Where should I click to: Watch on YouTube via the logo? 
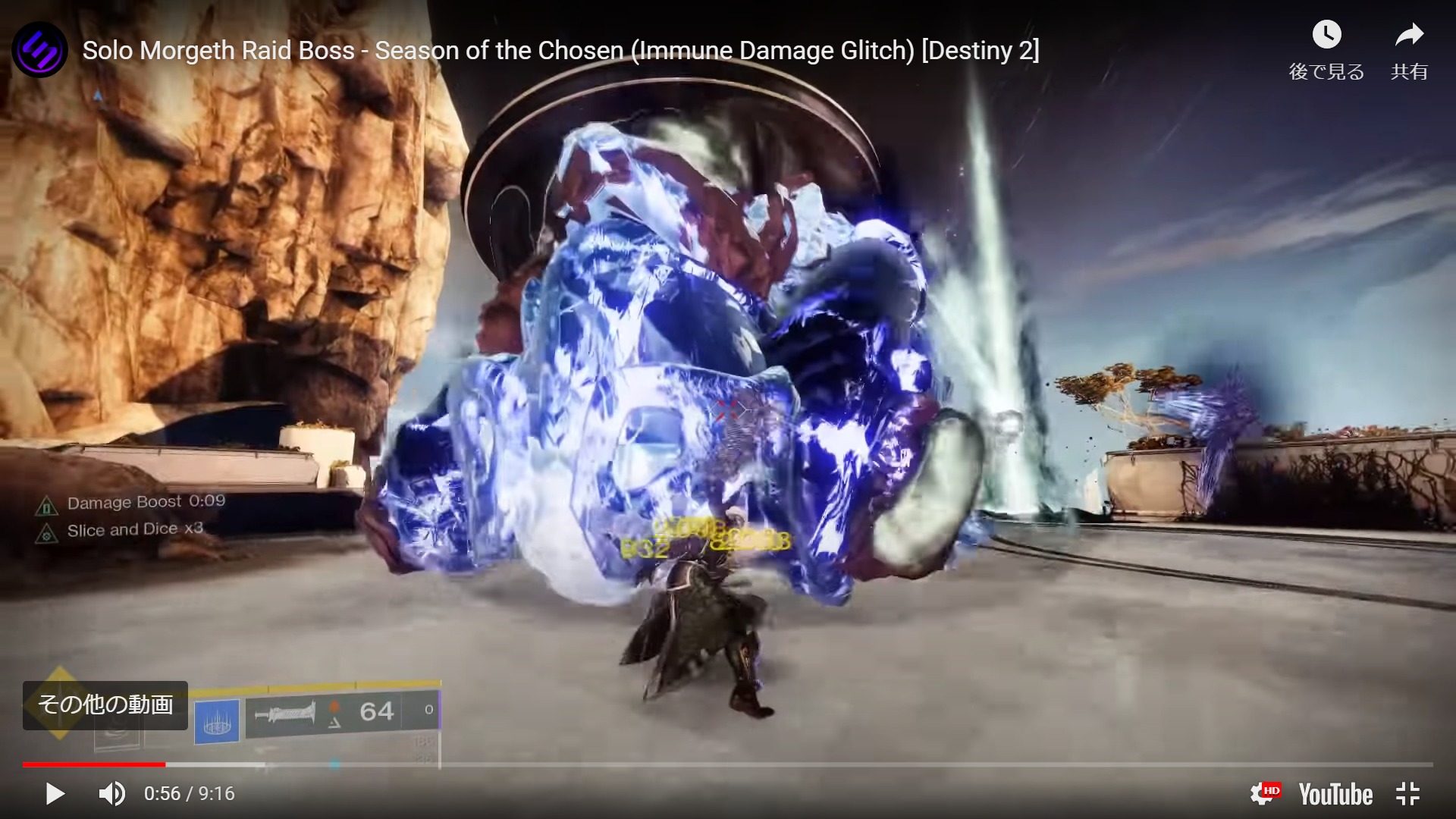pos(1336,794)
